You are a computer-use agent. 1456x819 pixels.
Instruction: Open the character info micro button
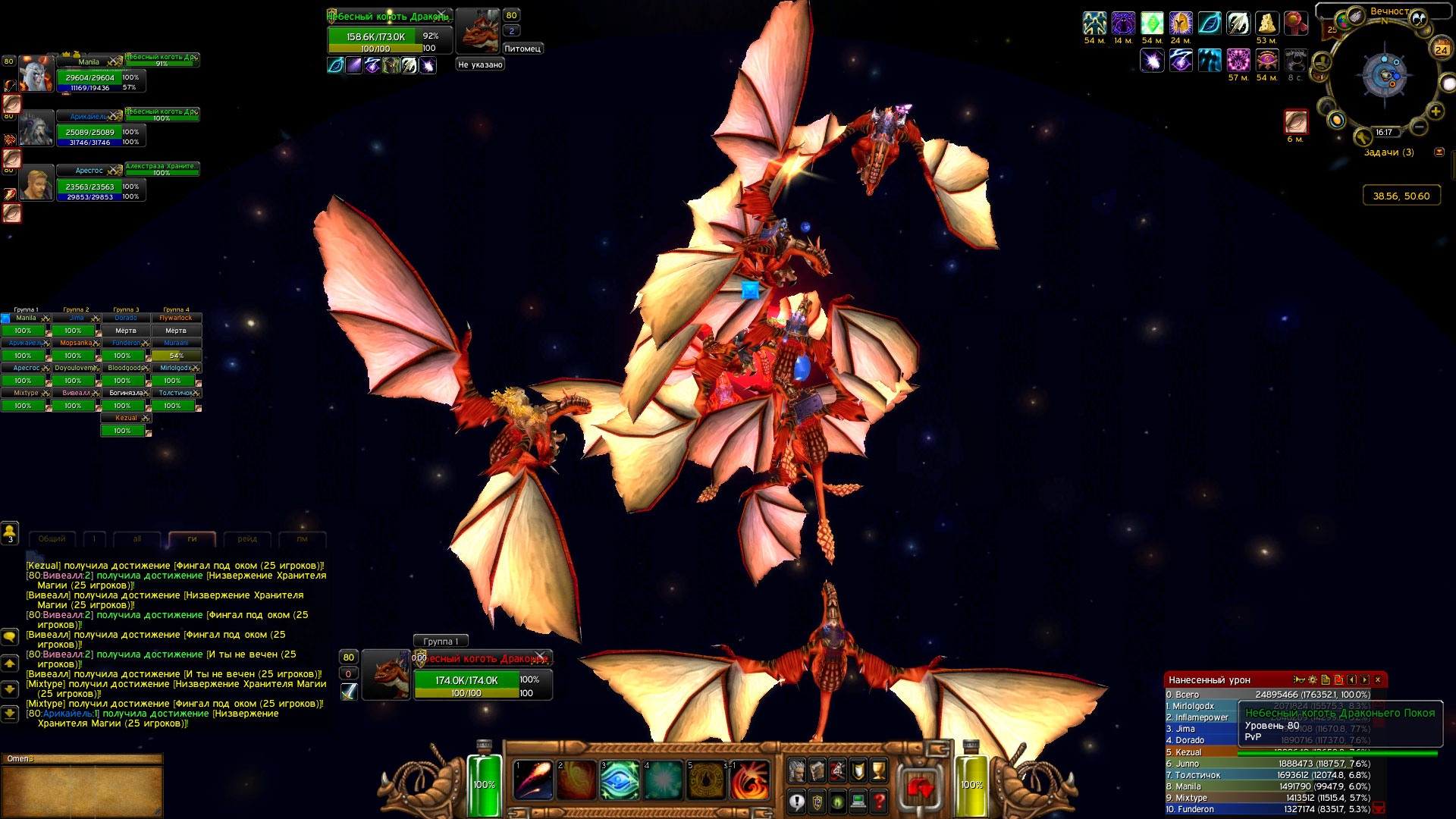(796, 770)
